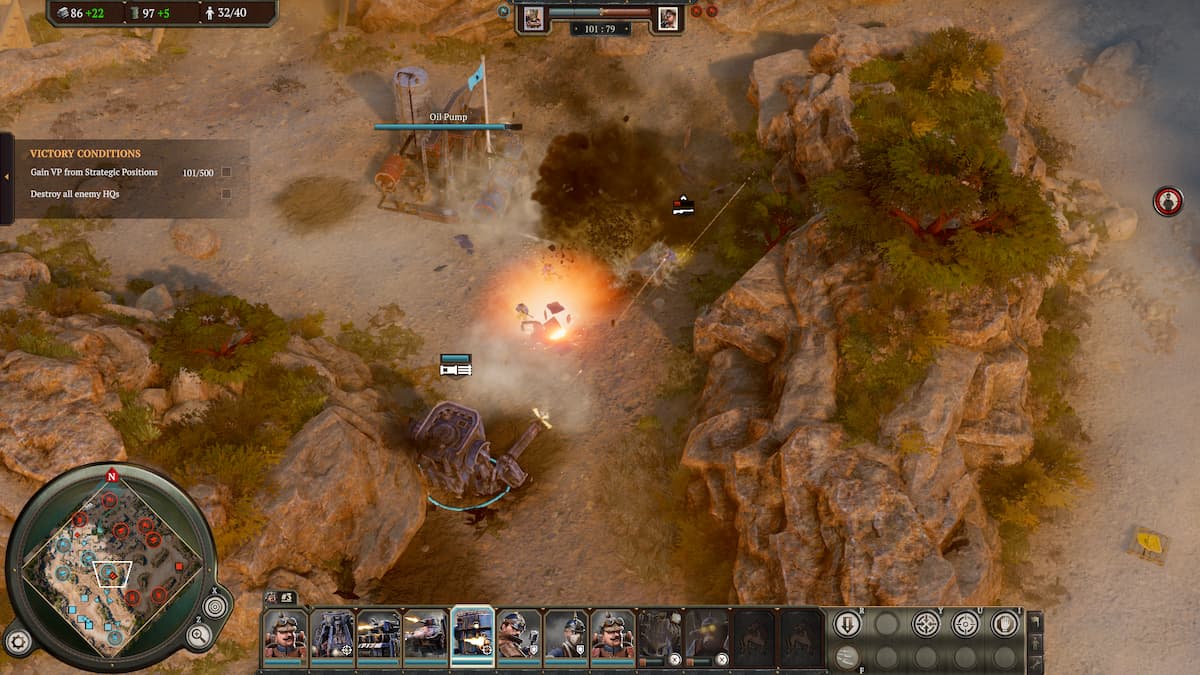1200x675 pixels.
Task: Select the spiked-helmet soldier squad portrait
Action: (566, 634)
